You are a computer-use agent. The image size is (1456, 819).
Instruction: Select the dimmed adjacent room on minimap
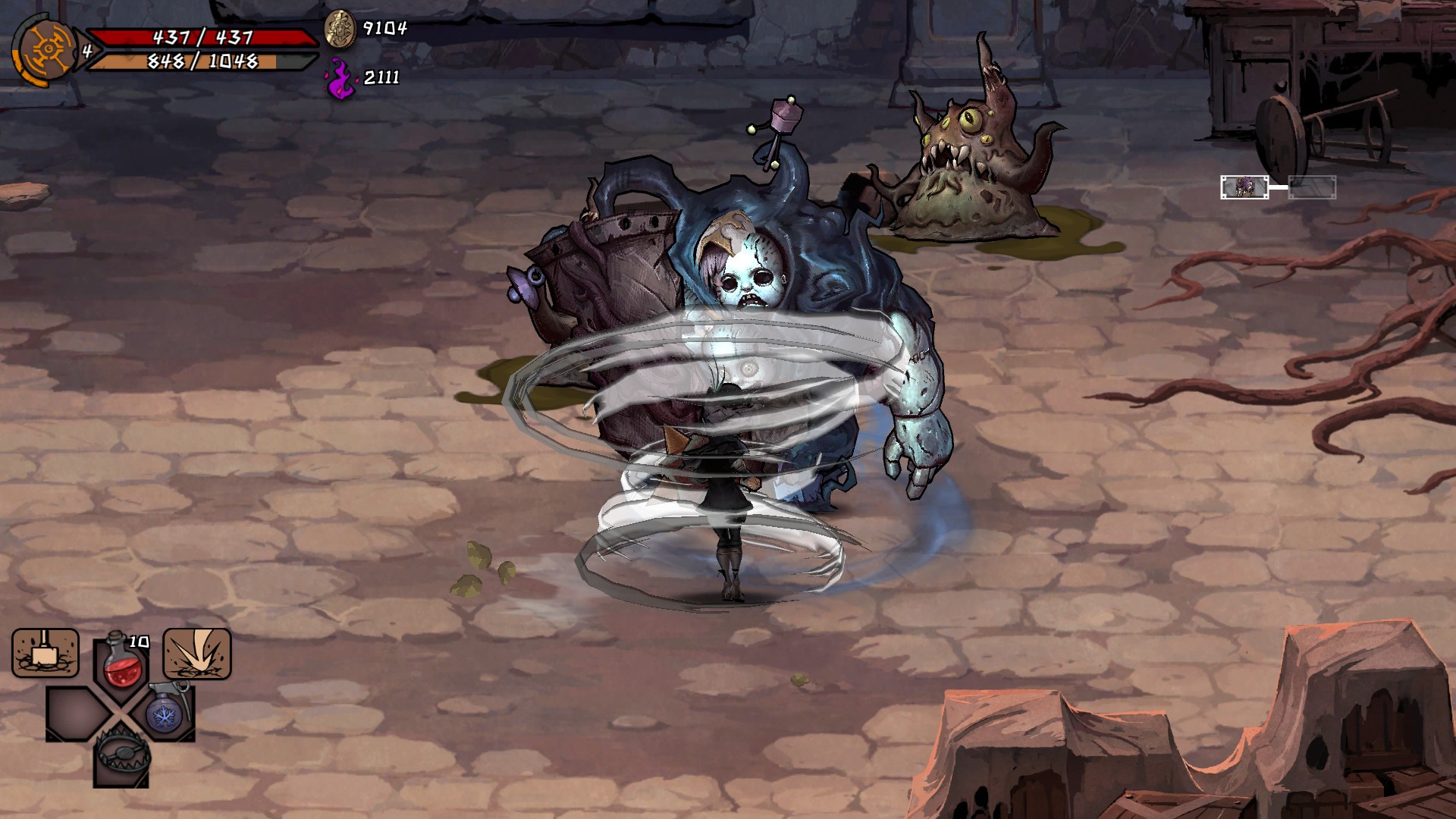coord(1312,187)
